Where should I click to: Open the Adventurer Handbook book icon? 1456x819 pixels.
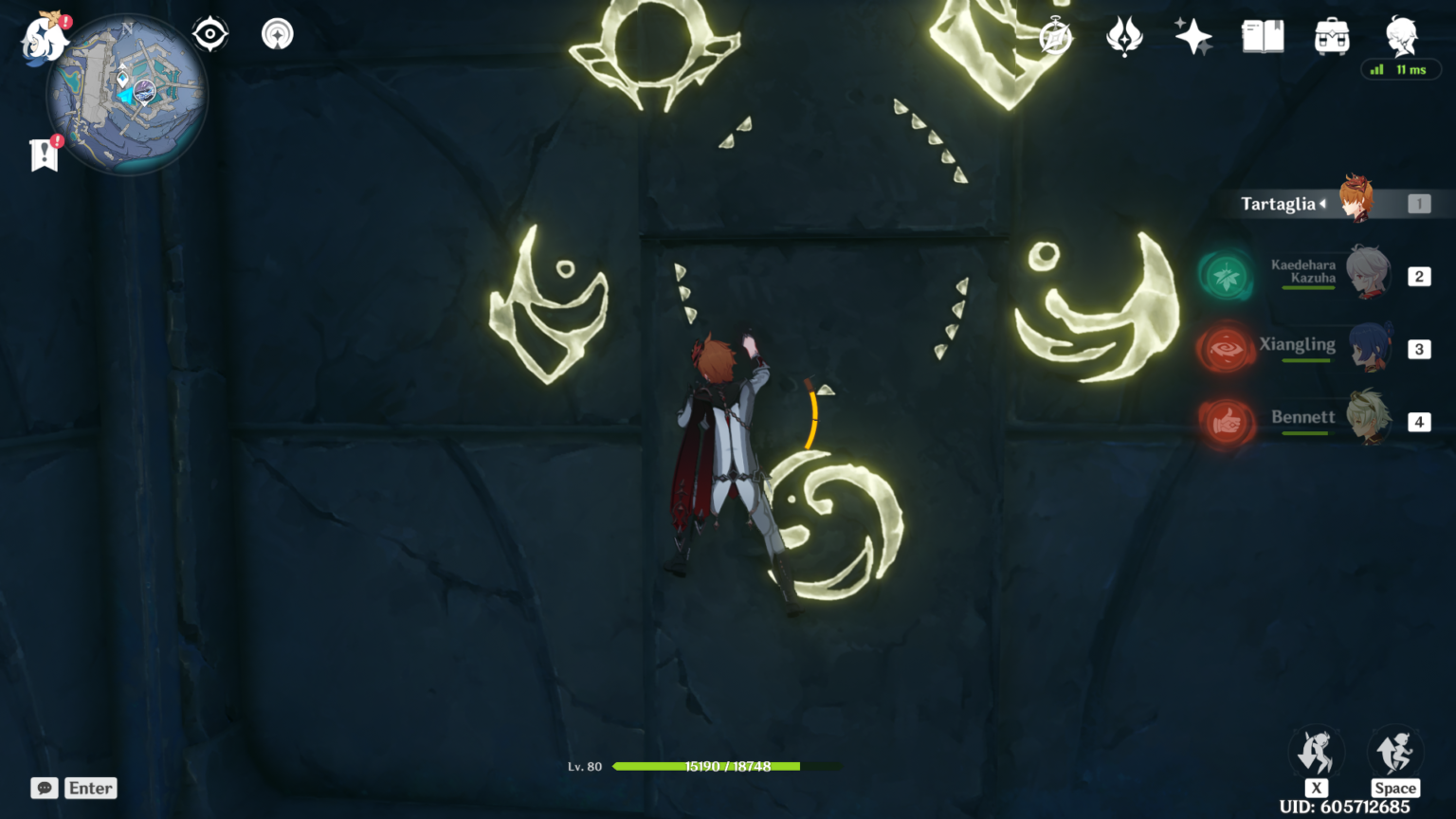tap(1265, 36)
